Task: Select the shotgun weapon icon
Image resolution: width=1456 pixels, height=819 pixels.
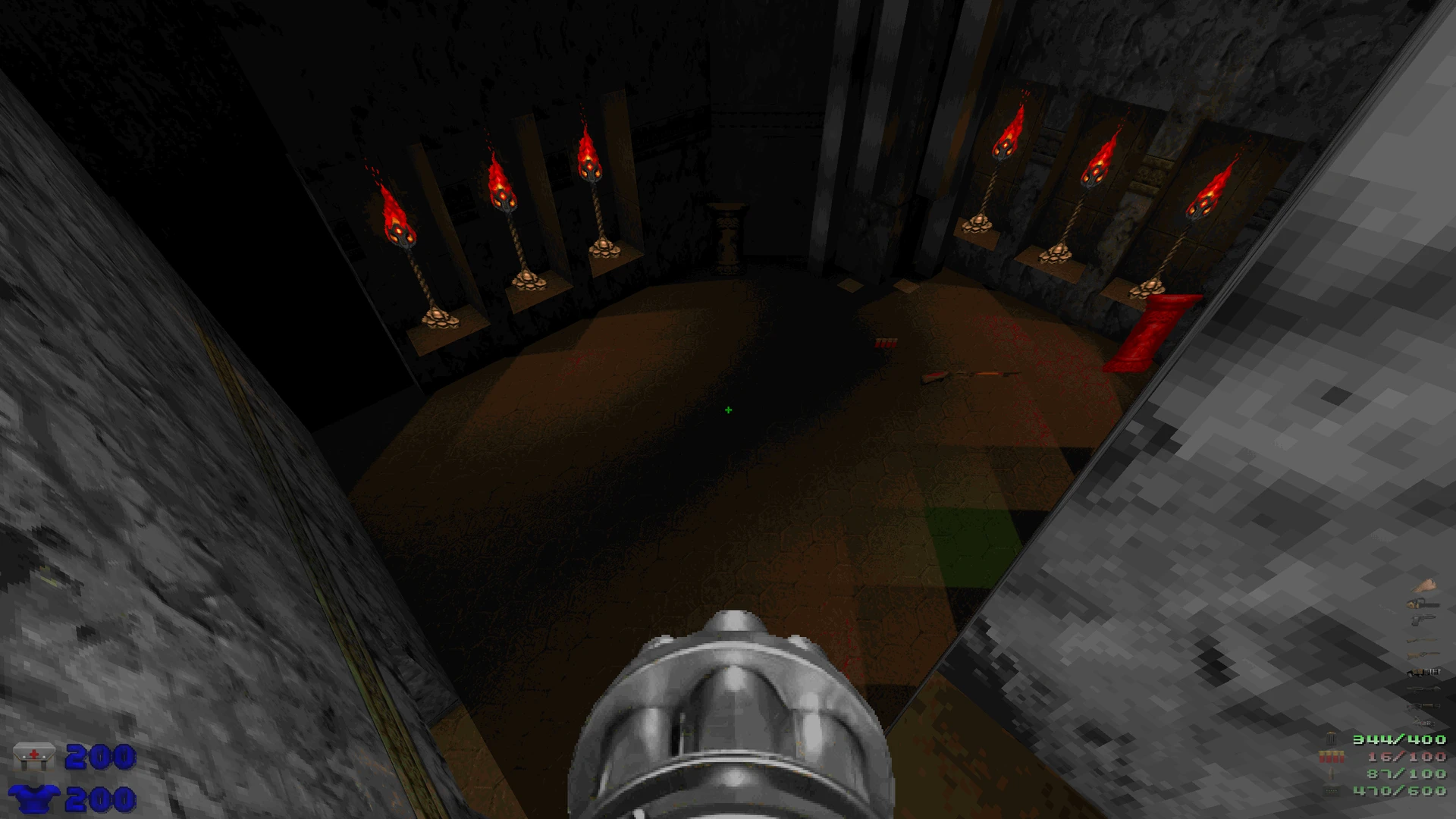Action: tap(1423, 641)
